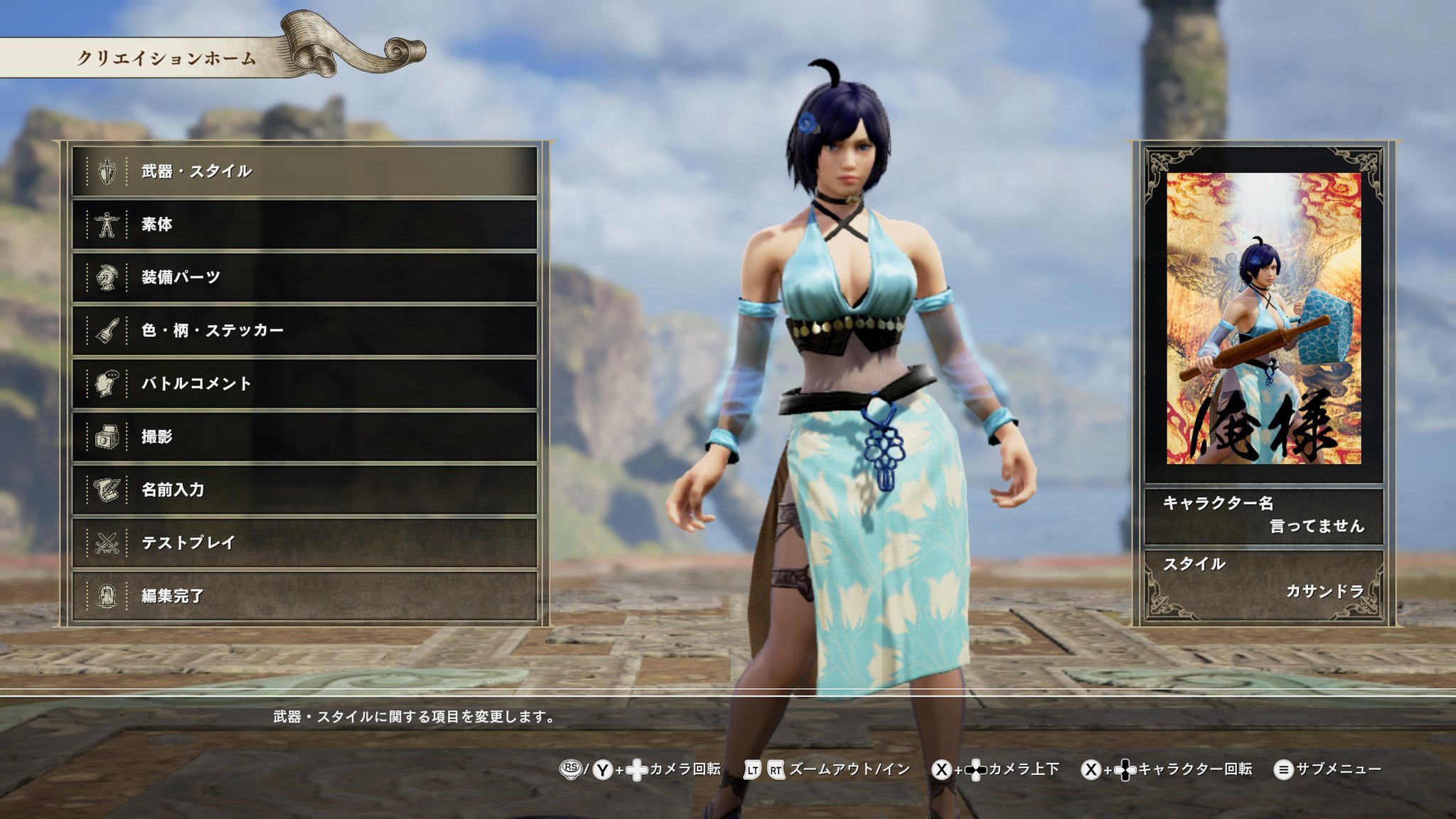Screen dimensions: 1456x819
Task: Start テストプレイ test play
Action: pos(304,543)
